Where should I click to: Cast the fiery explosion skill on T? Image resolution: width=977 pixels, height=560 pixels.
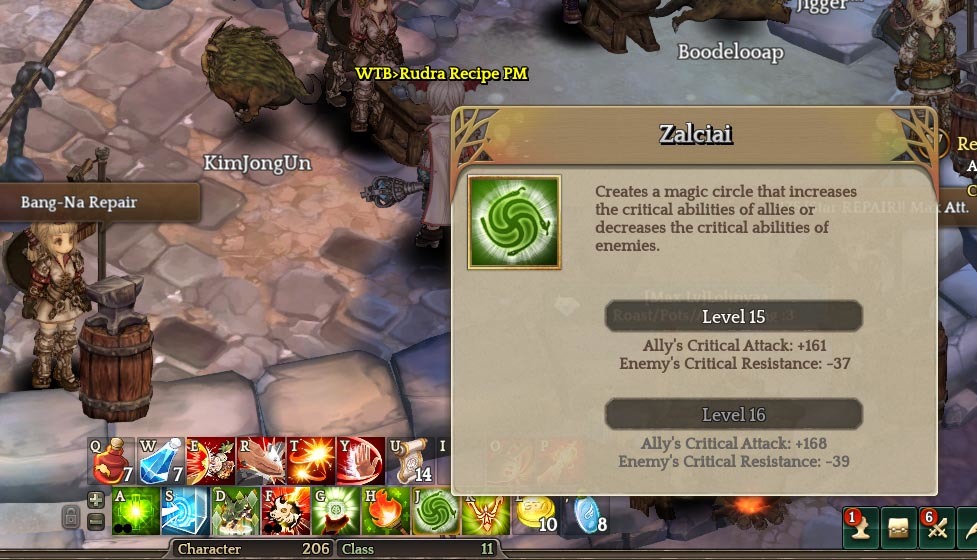311,460
